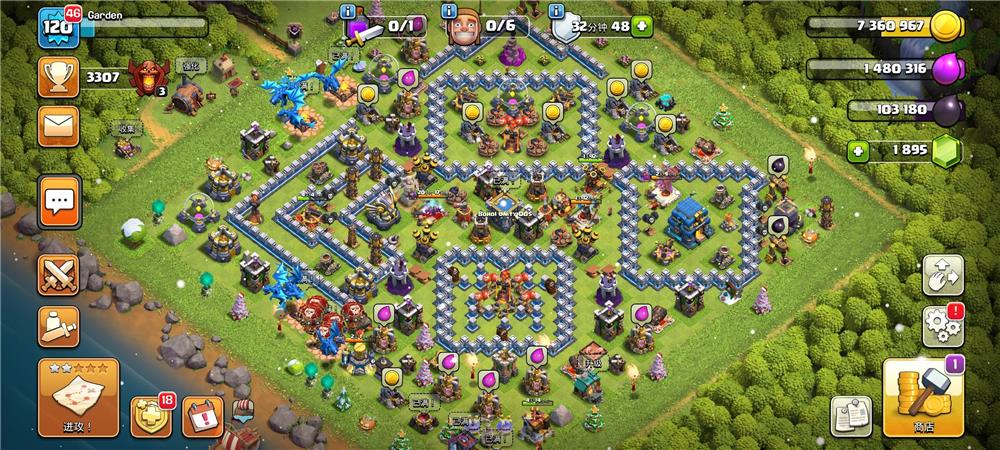Open the player profile level badge
The height and width of the screenshot is (450, 1000).
(x=59, y=27)
